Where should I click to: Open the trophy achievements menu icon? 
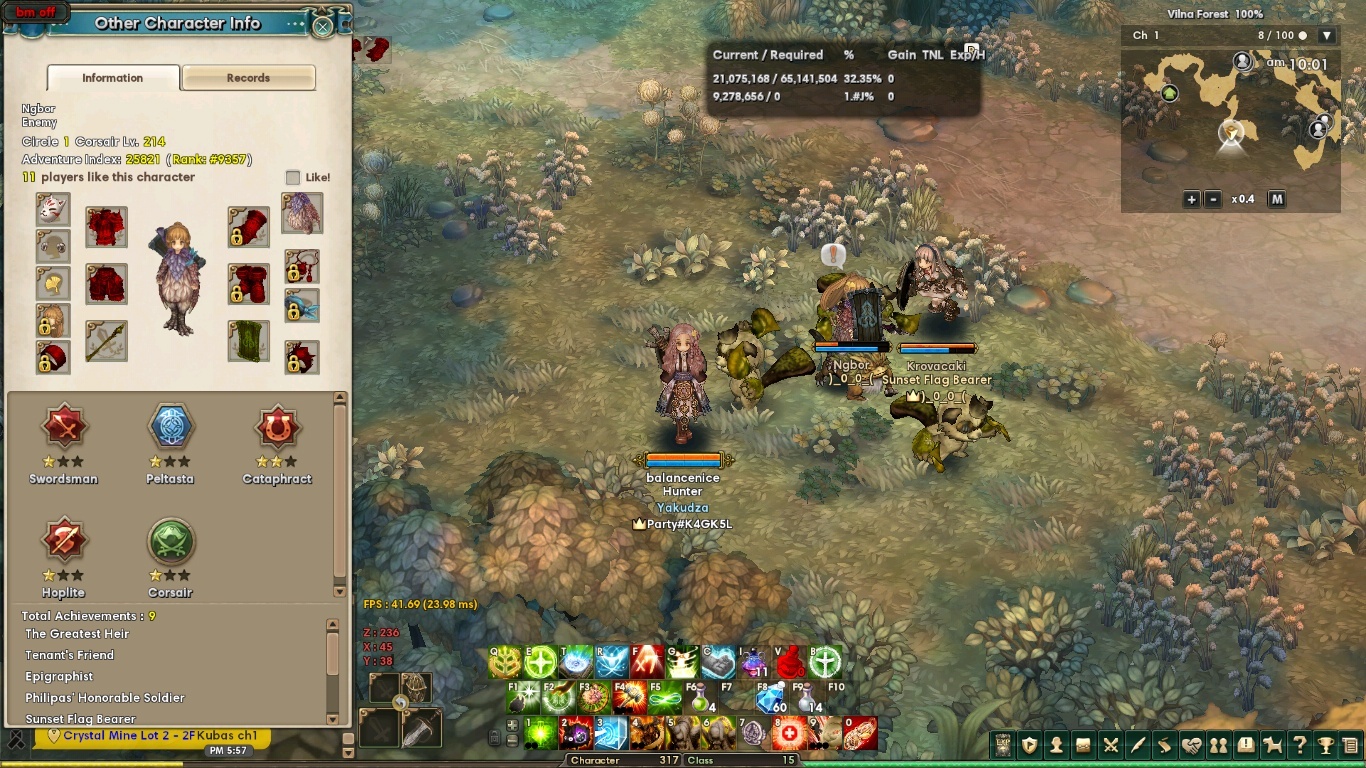[1326, 745]
